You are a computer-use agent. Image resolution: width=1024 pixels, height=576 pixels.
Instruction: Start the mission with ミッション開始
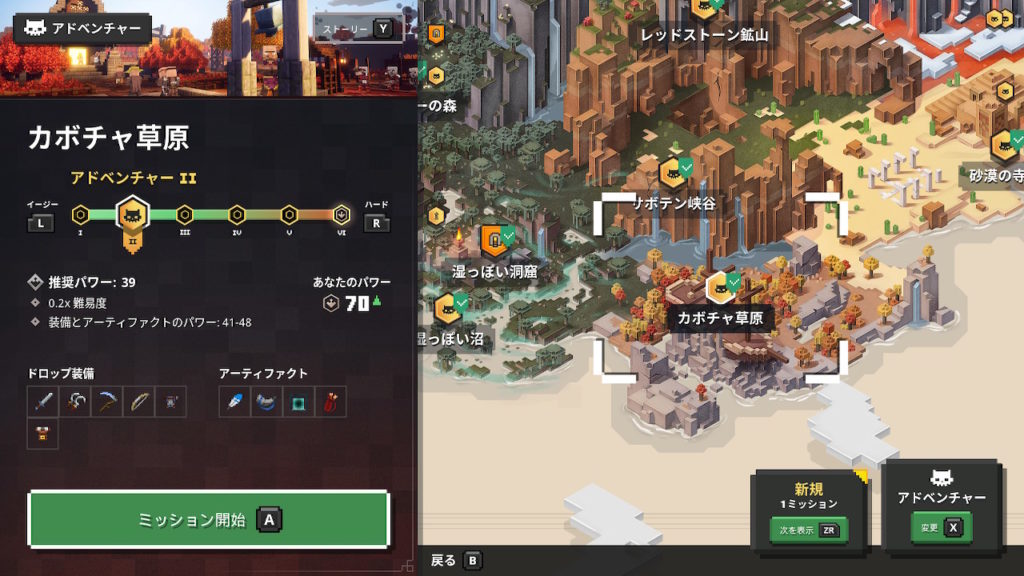click(x=207, y=520)
